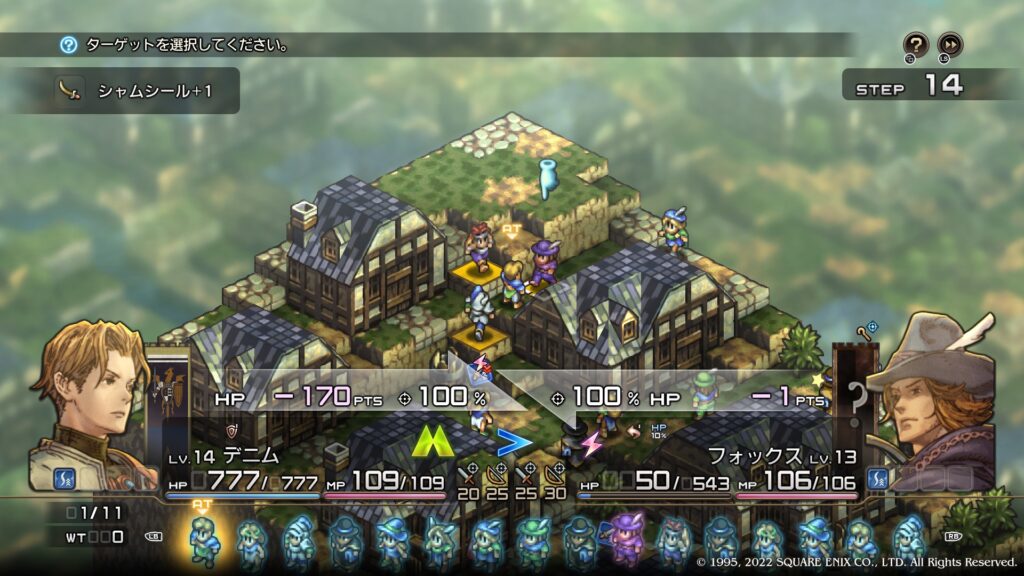
Task: Select the highlighted AT unit in turn order
Action: coord(204,539)
